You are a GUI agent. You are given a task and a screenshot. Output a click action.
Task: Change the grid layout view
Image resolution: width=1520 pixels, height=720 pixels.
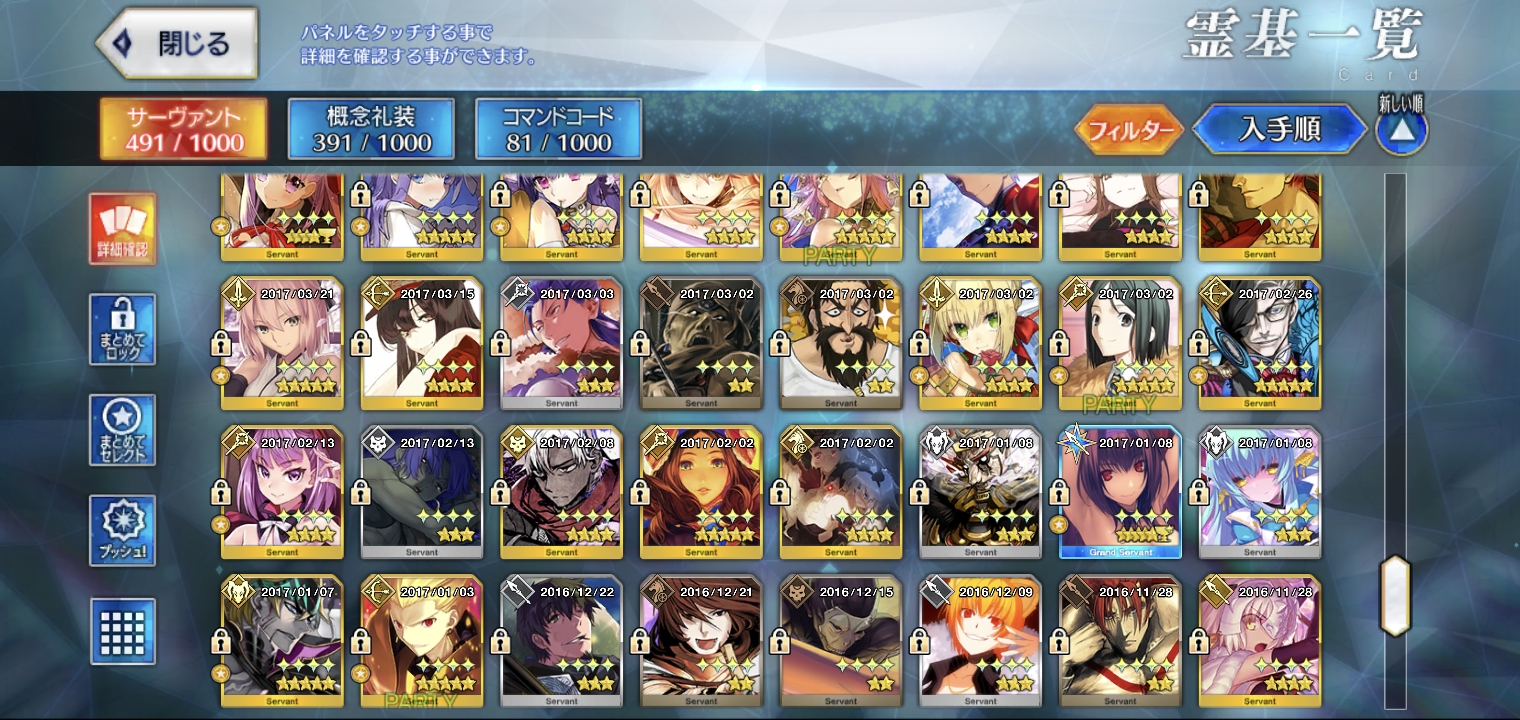122,631
